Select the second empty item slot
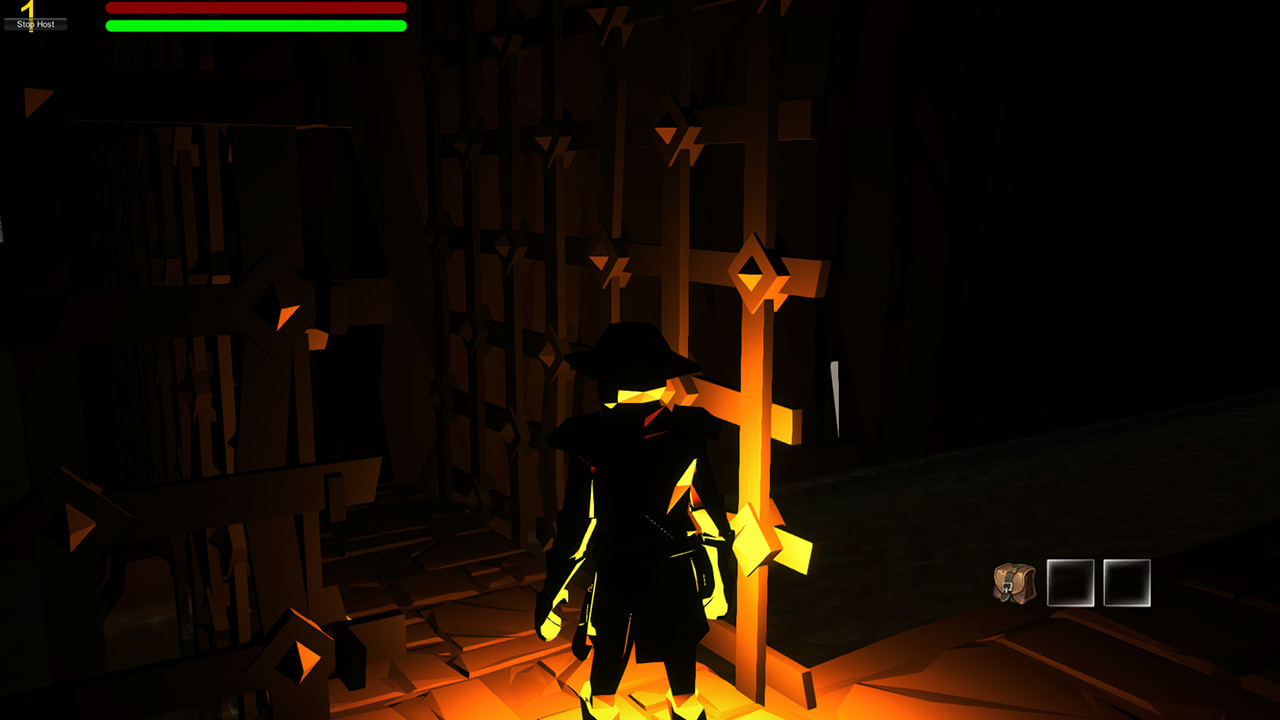Image resolution: width=1280 pixels, height=720 pixels. tap(1125, 583)
